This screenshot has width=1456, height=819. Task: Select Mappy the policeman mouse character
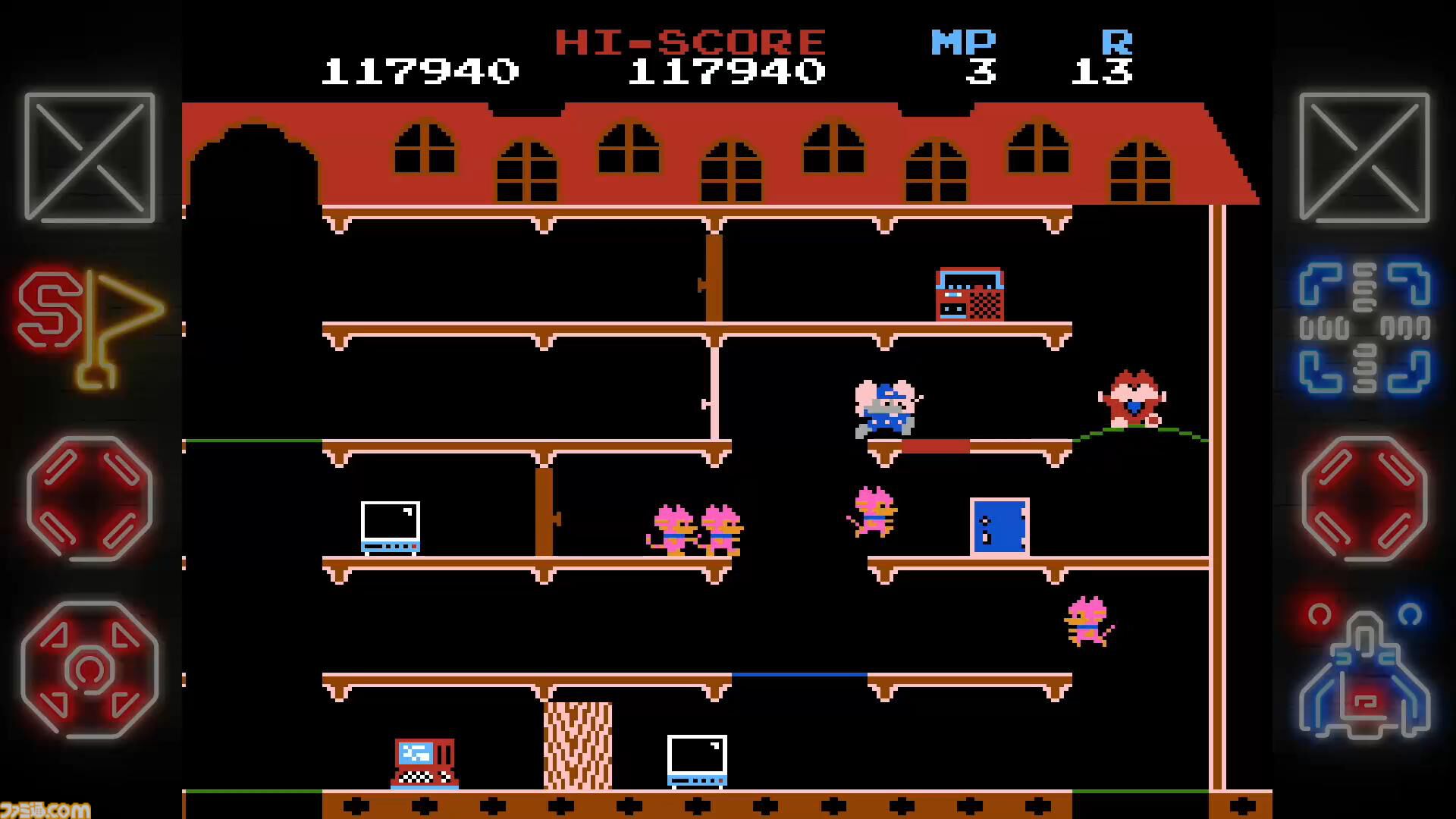click(x=883, y=406)
